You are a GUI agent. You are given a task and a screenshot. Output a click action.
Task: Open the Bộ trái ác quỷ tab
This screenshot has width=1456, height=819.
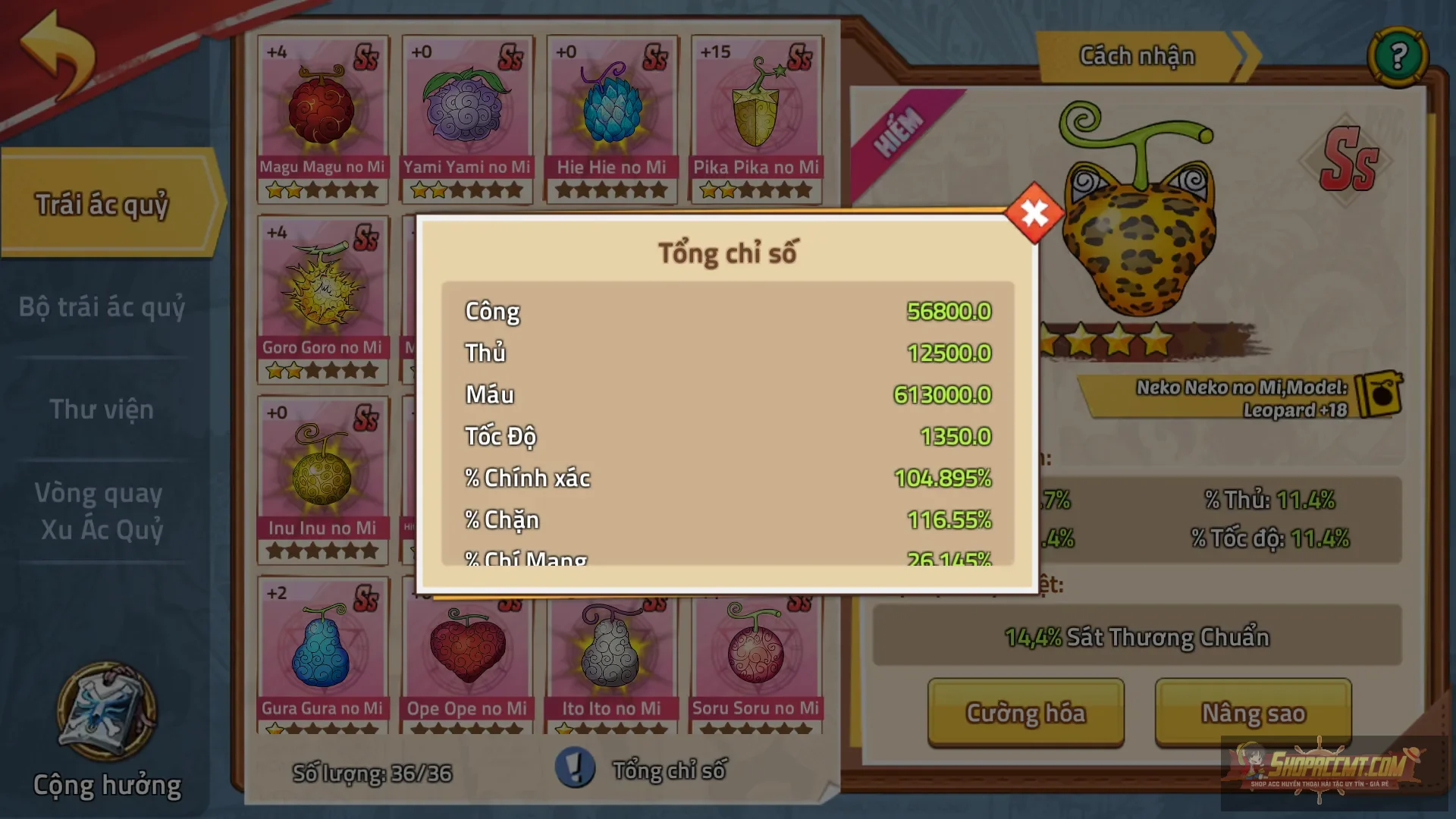pyautogui.click(x=102, y=307)
